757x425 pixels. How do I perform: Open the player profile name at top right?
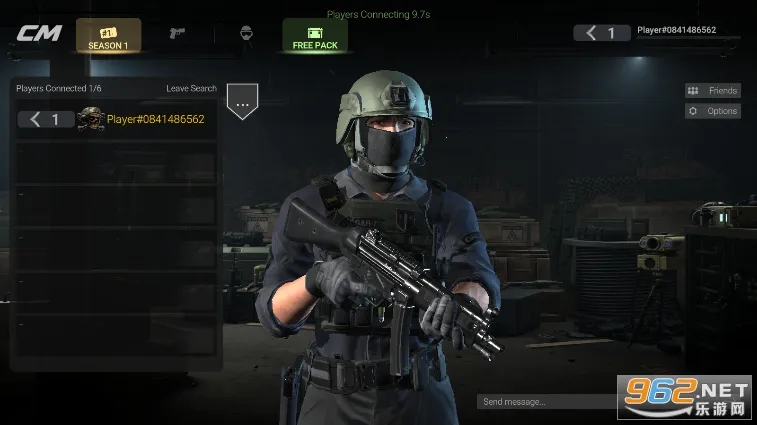(x=676, y=31)
